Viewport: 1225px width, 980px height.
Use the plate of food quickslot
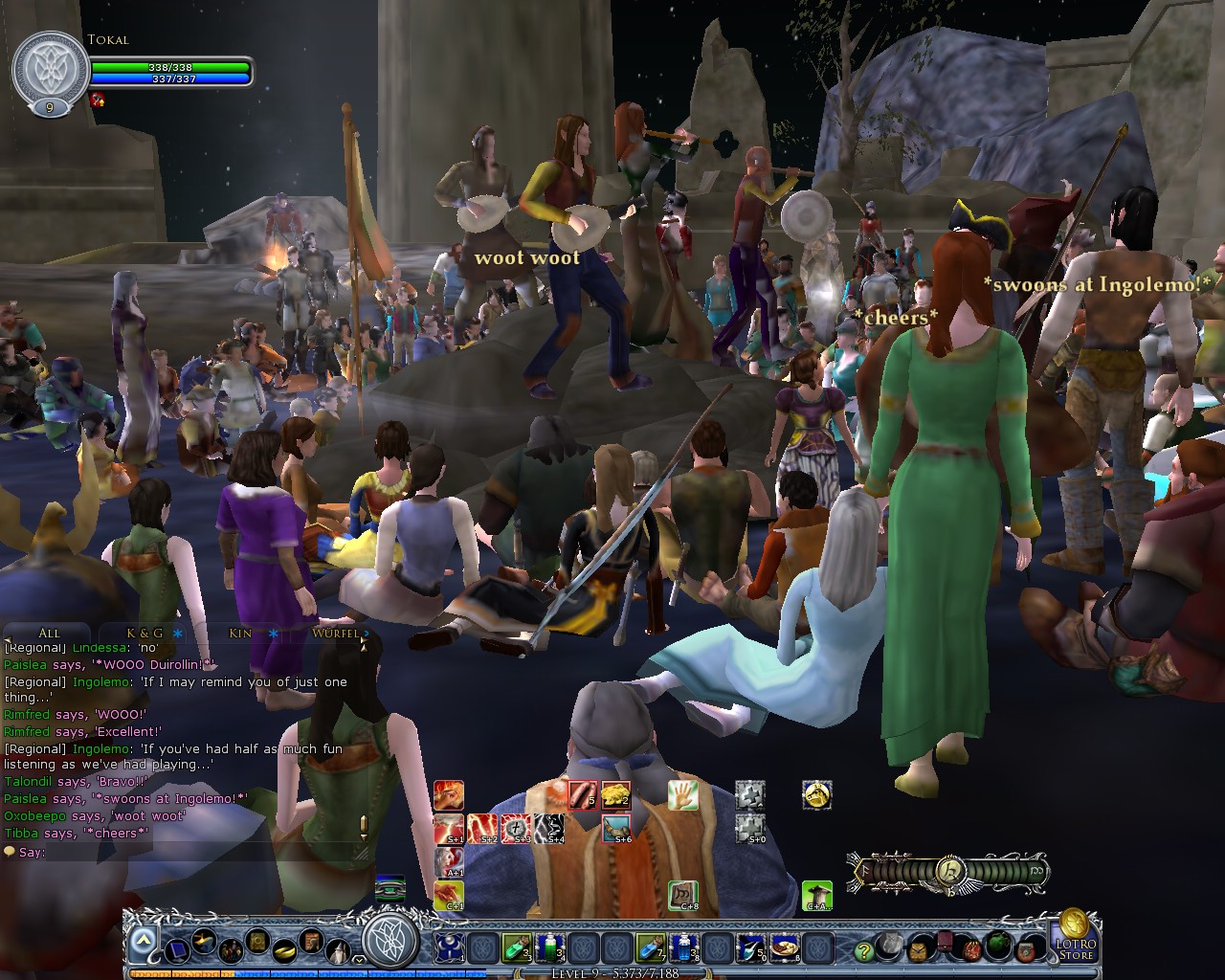pos(785,947)
